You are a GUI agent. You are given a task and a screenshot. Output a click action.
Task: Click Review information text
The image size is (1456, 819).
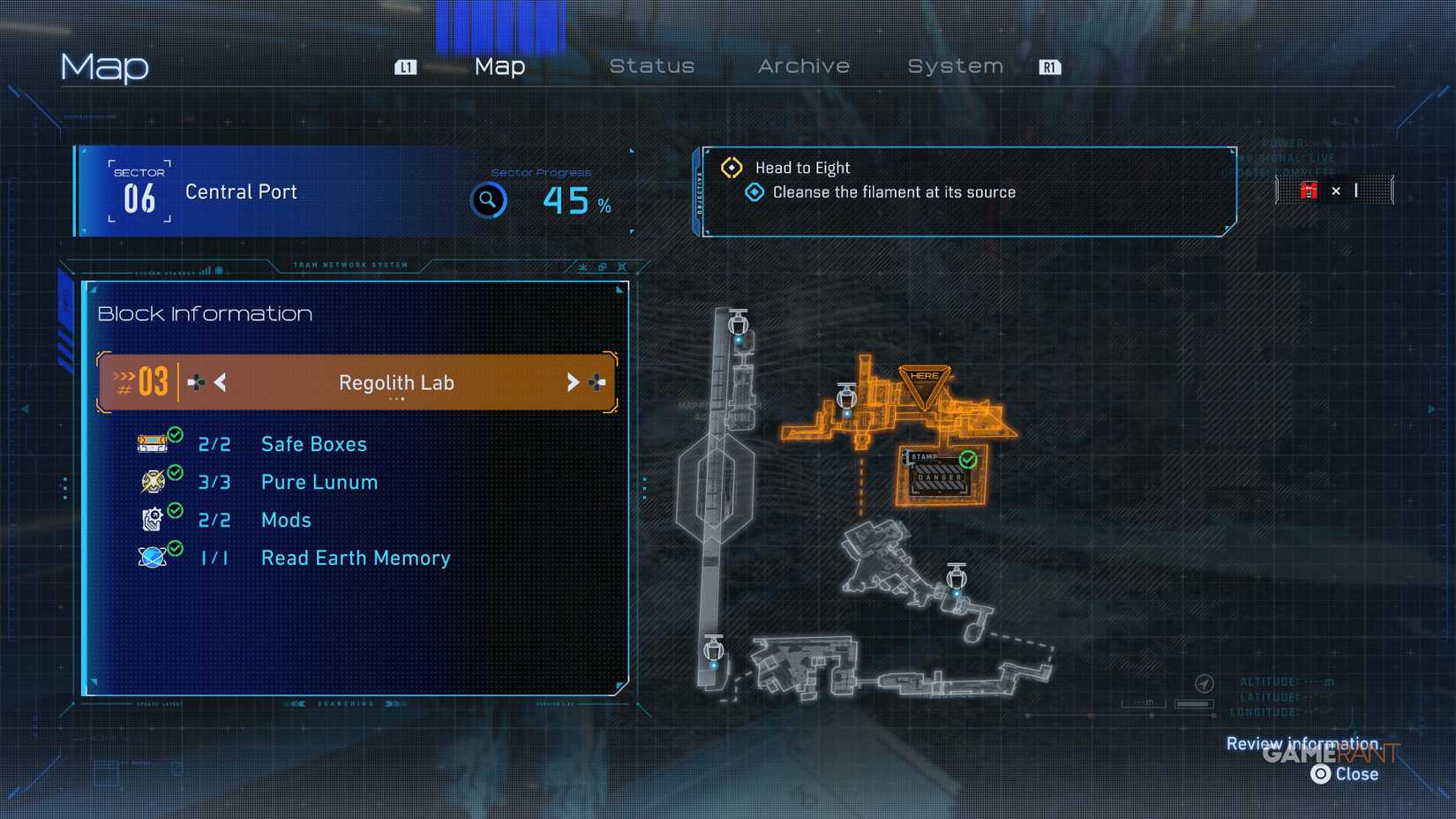(x=1303, y=744)
